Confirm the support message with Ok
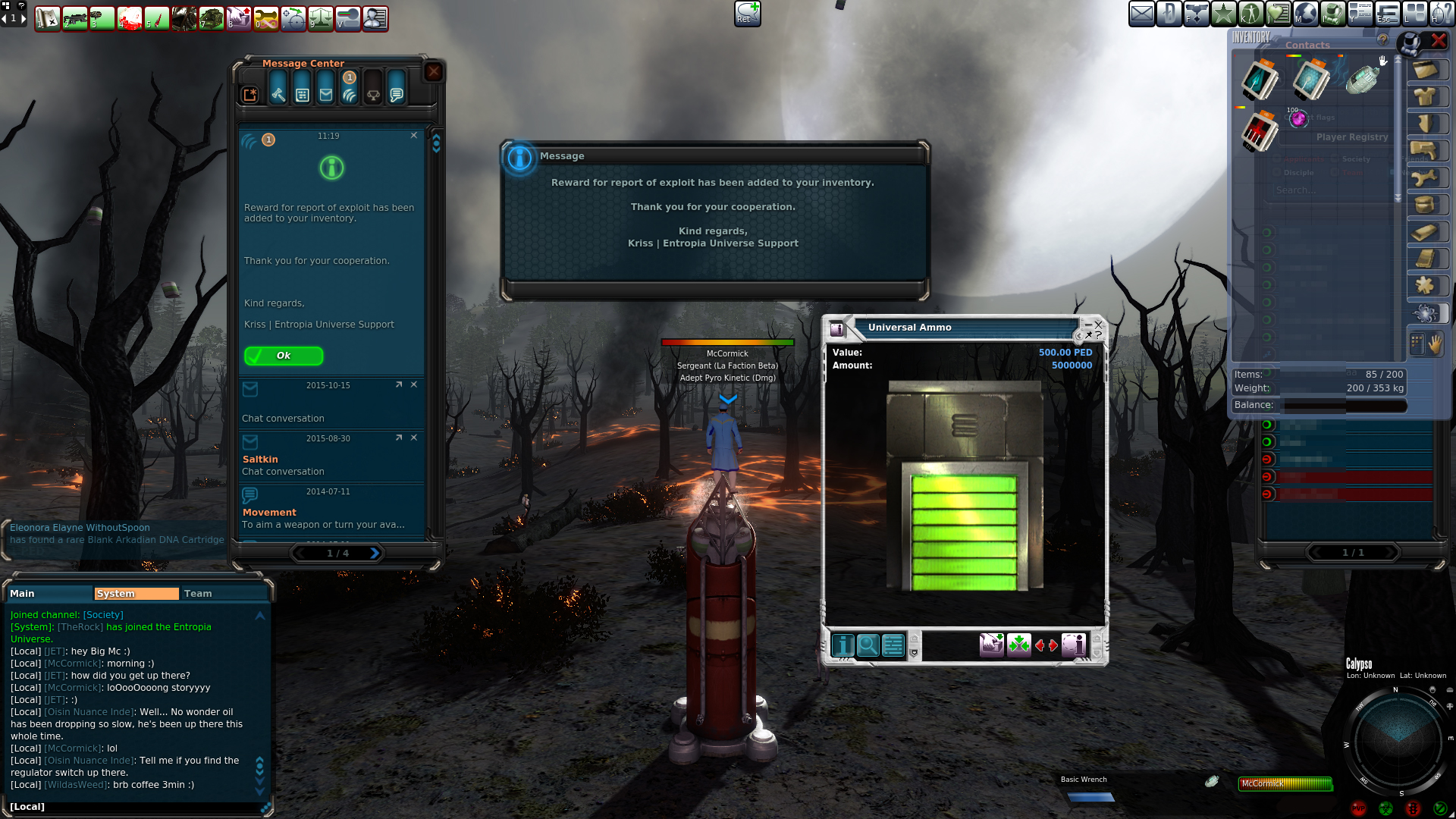The image size is (1456, 819). 283,356
